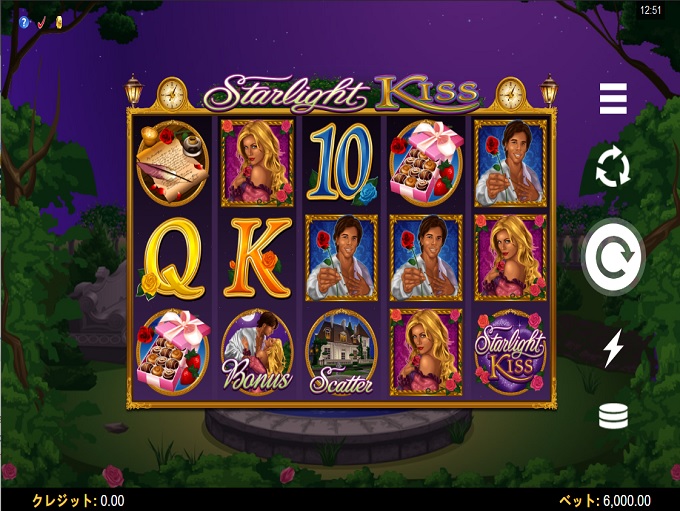680x511 pixels.
Task: Click the small gold coin icon
Action: click(58, 21)
